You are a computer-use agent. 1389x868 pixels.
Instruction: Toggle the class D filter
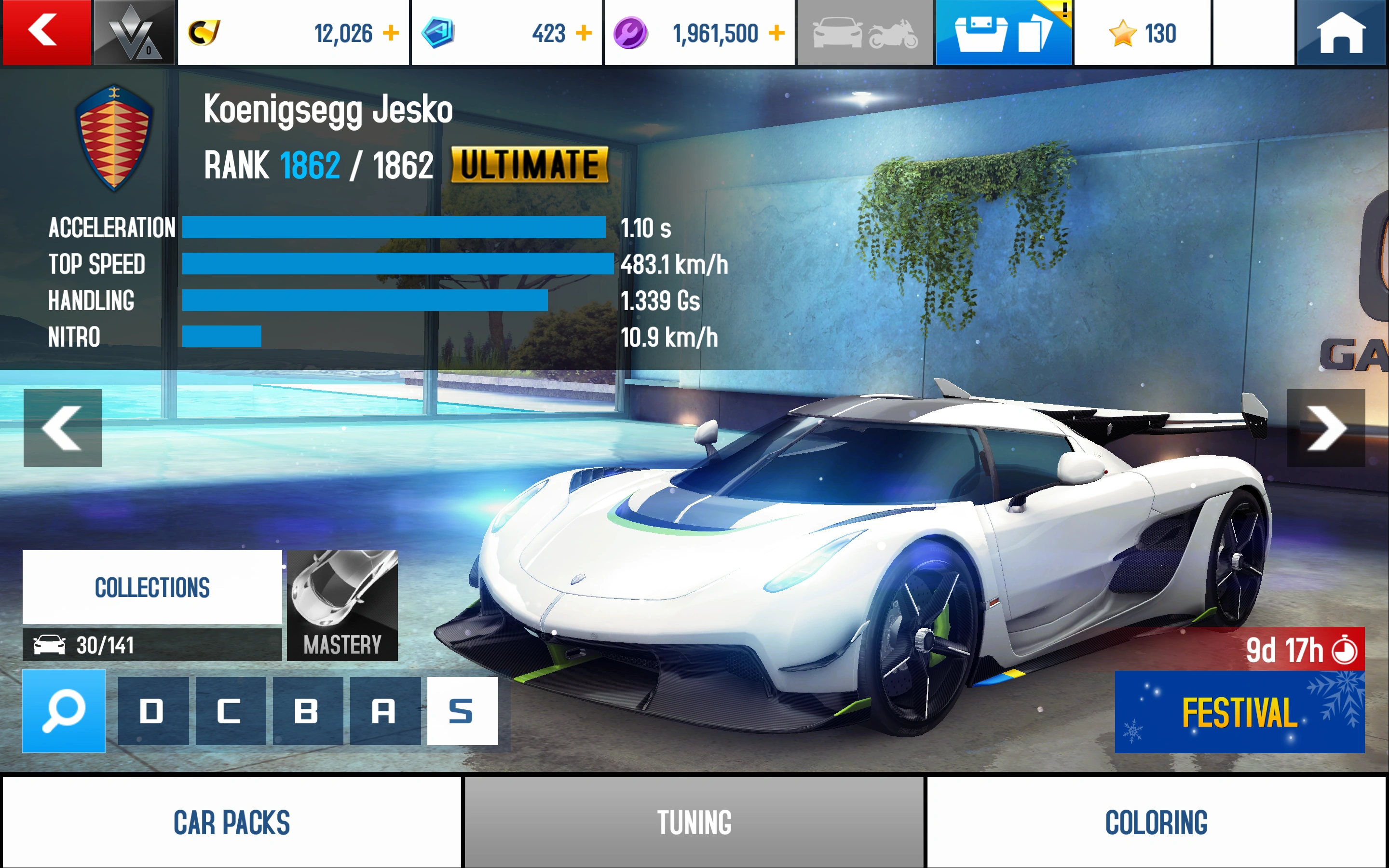pyautogui.click(x=153, y=711)
